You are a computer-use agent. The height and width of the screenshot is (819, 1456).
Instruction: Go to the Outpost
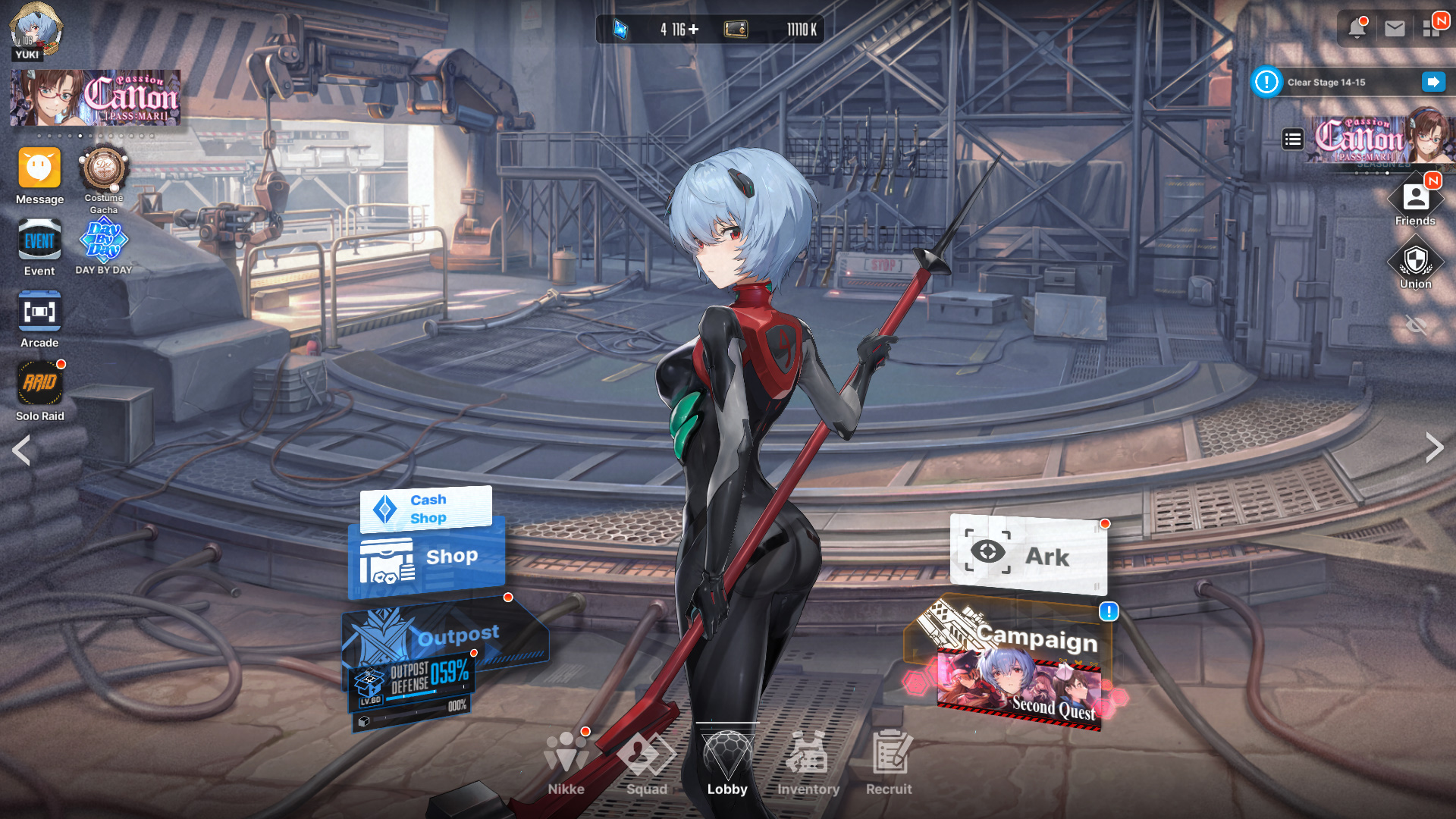click(x=447, y=635)
